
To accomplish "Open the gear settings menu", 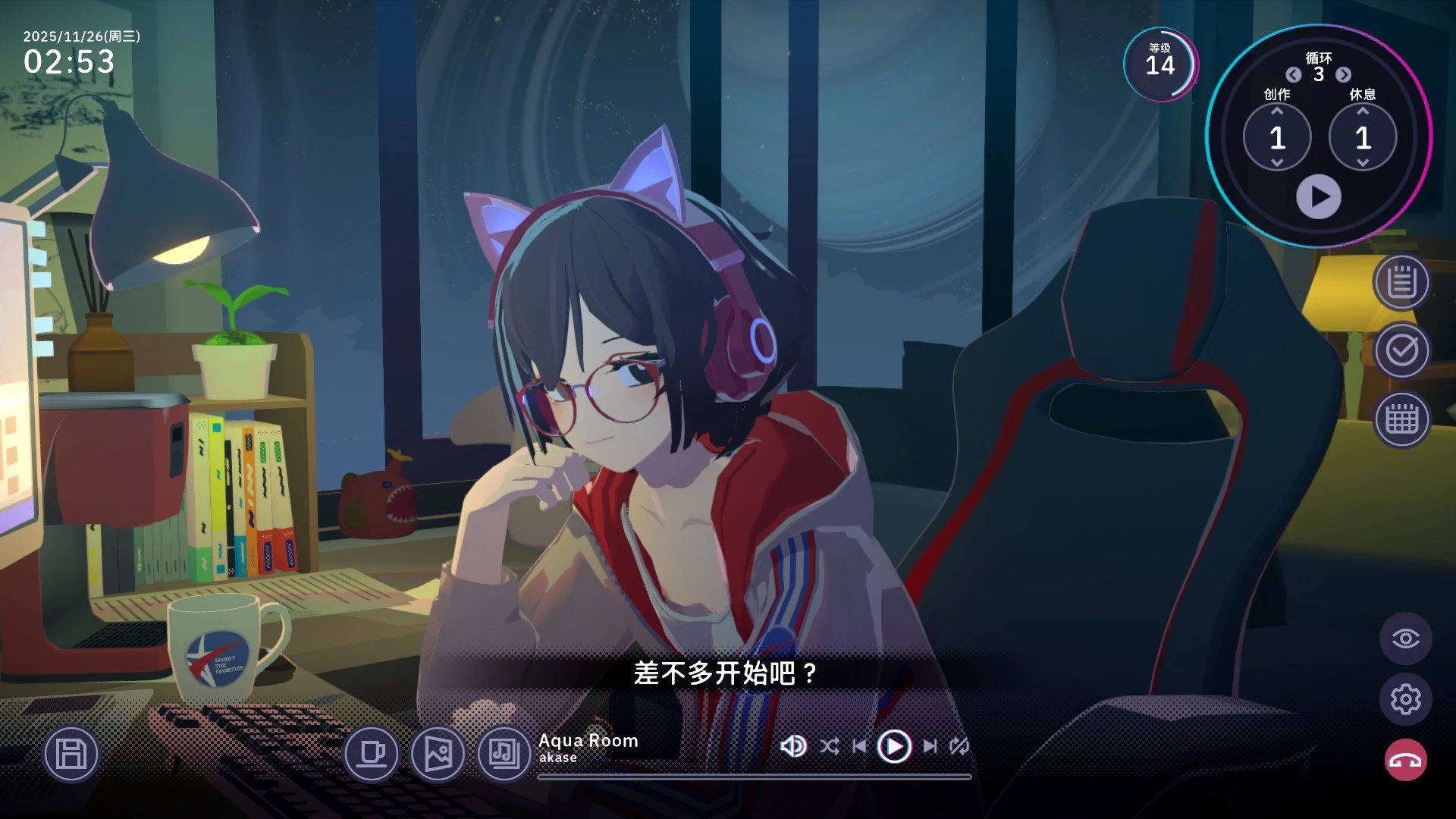I will [x=1405, y=699].
